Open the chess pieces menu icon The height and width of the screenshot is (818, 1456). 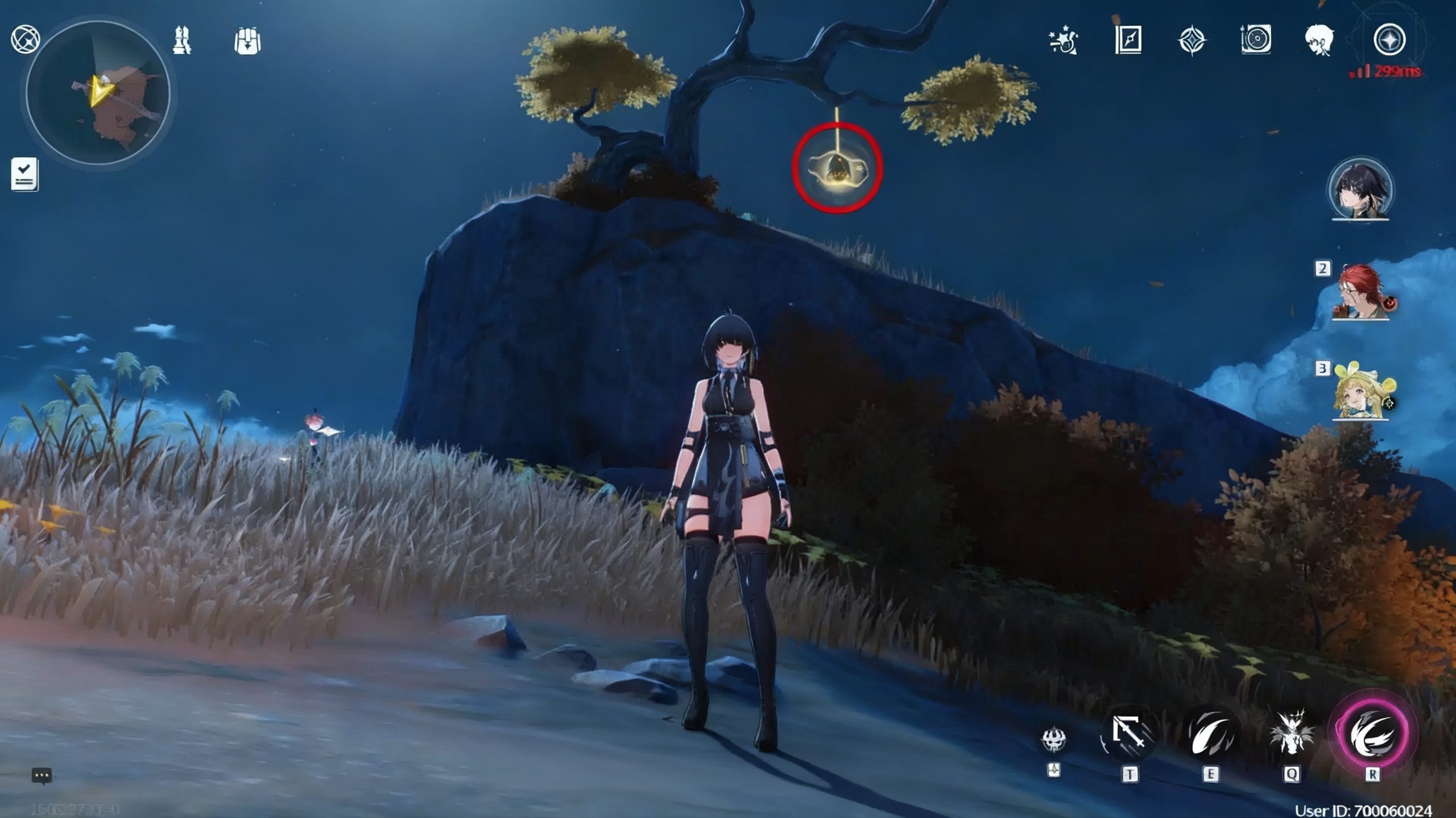pos(182,40)
